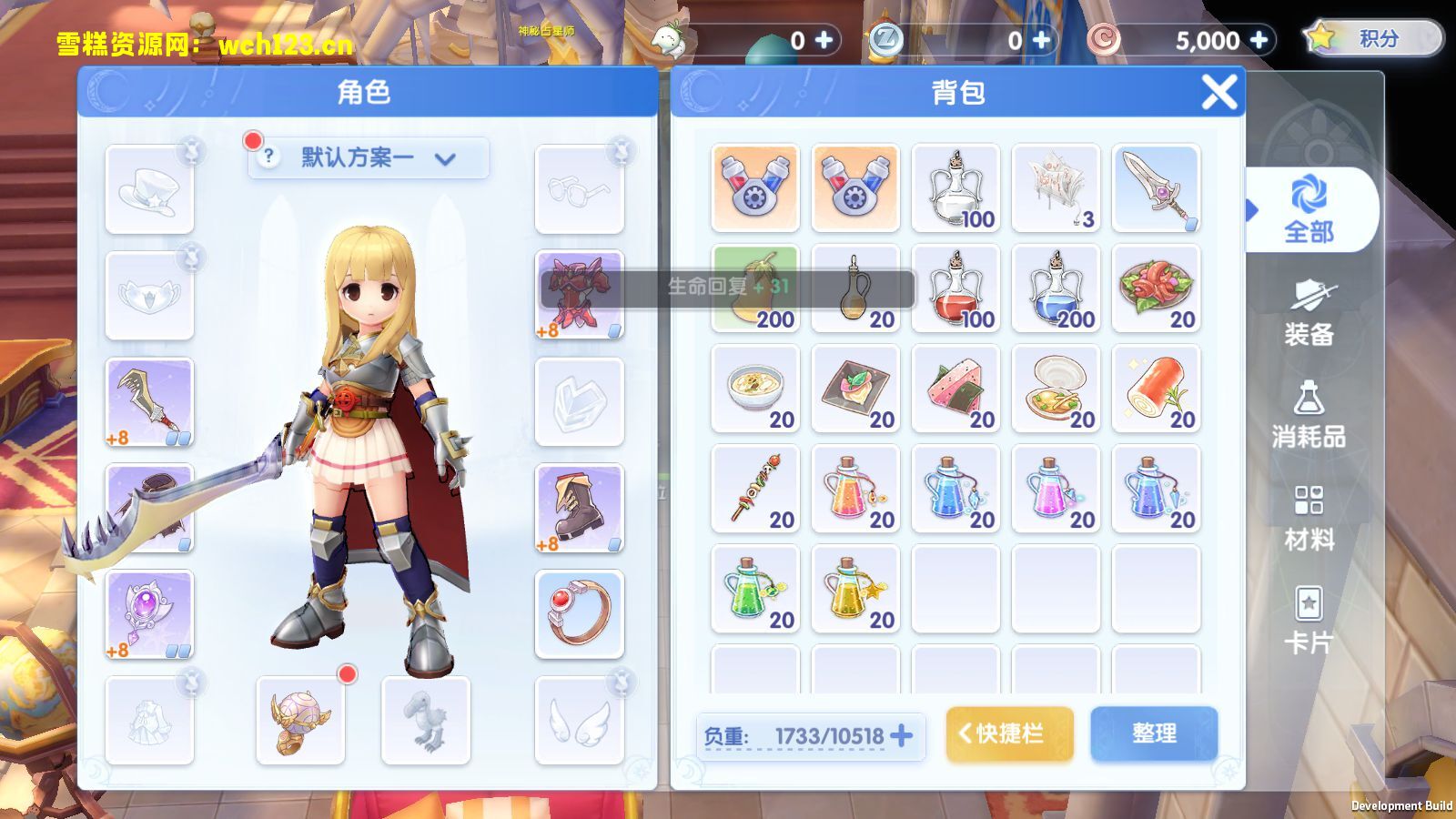Open the 积分 points button
The image size is (1456, 819).
pos(1374,39)
